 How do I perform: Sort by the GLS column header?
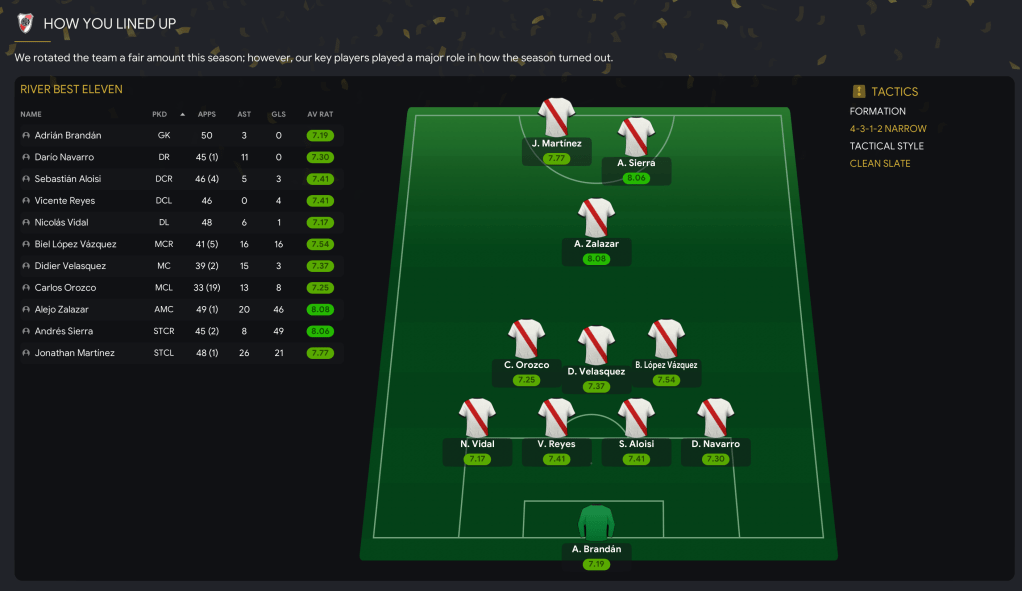coord(278,114)
